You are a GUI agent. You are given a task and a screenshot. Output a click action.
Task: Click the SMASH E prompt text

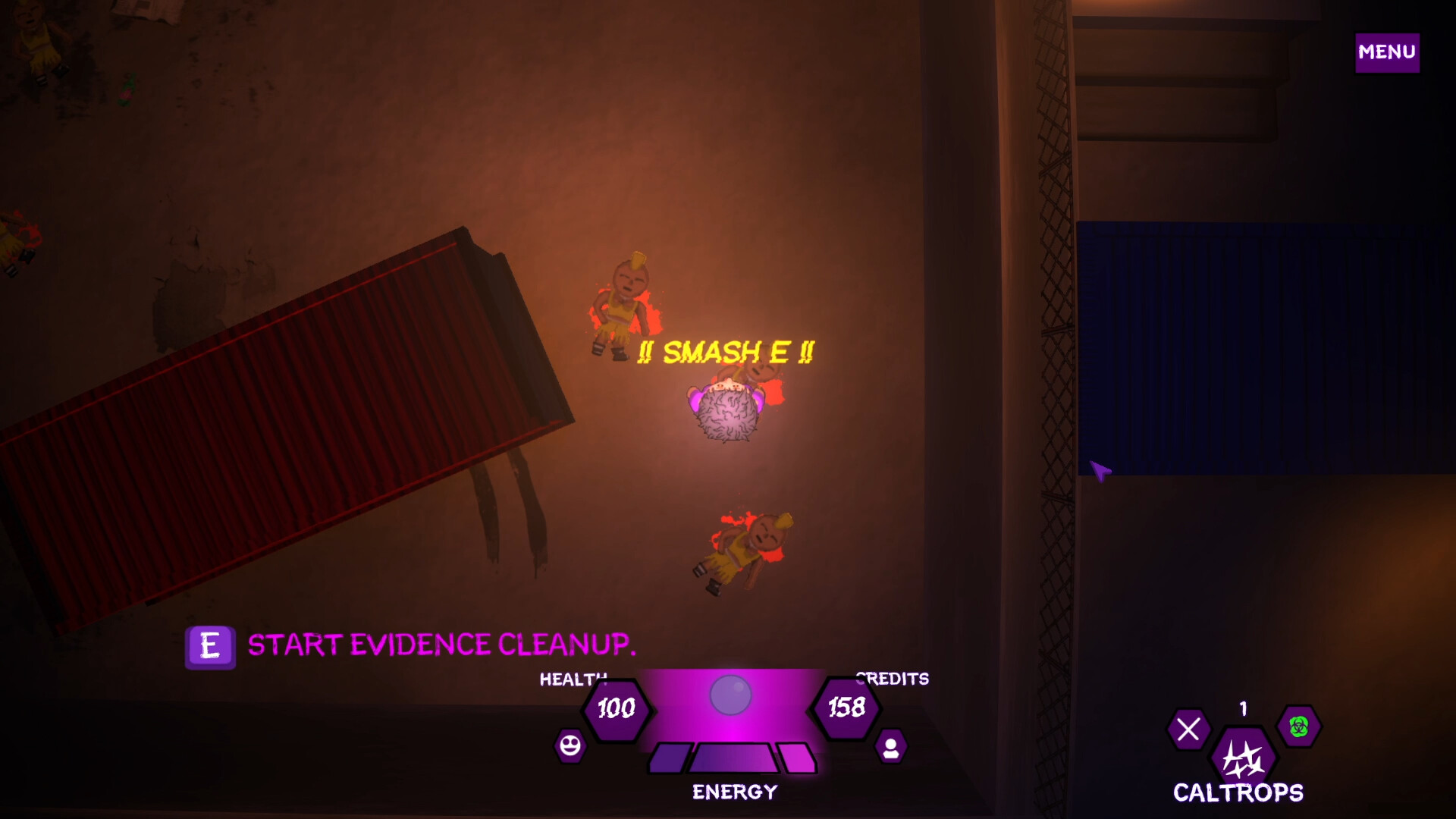[x=726, y=351]
